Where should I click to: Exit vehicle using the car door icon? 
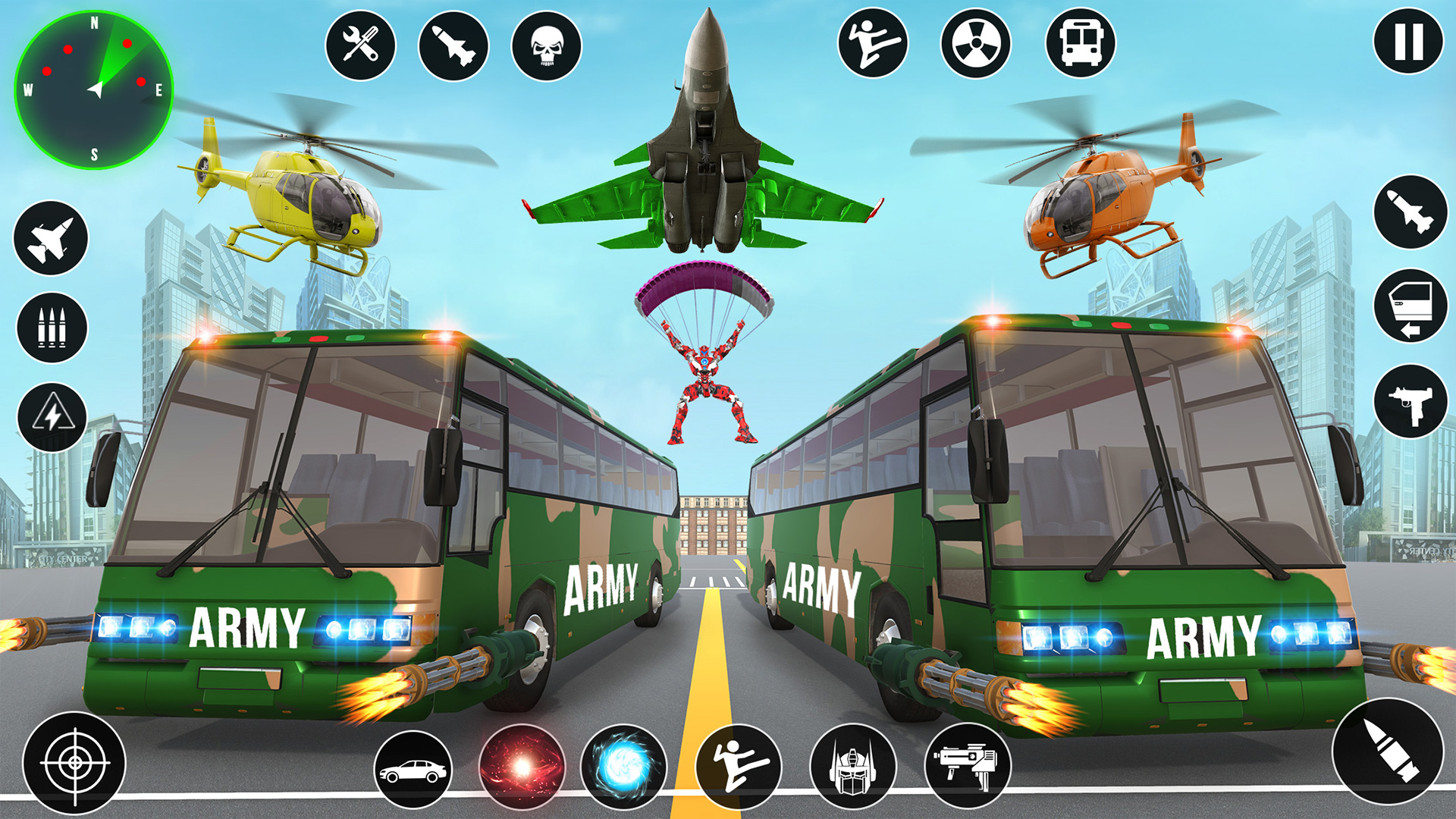(x=1410, y=306)
